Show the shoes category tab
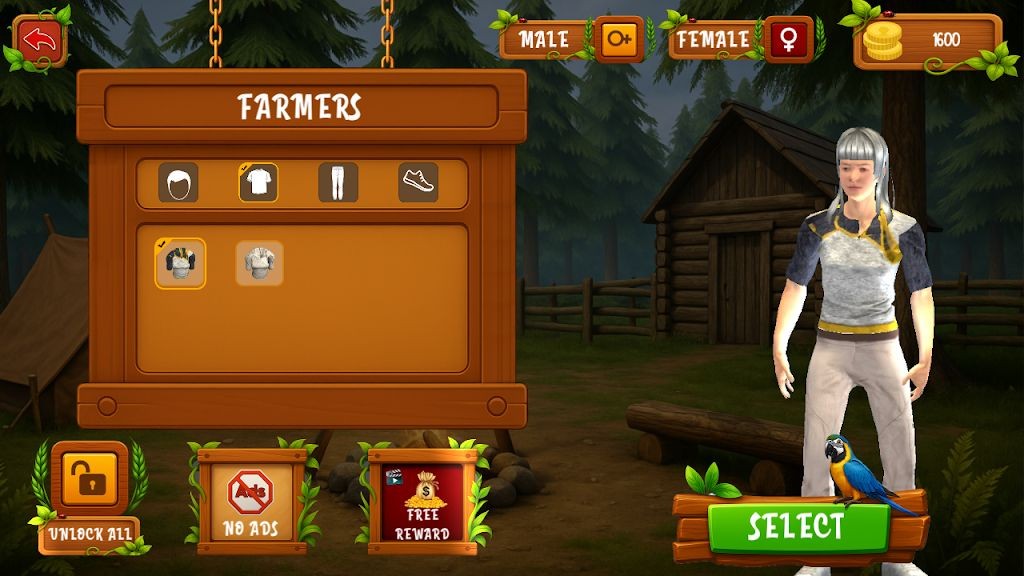Image resolution: width=1024 pixels, height=576 pixels. 418,183
